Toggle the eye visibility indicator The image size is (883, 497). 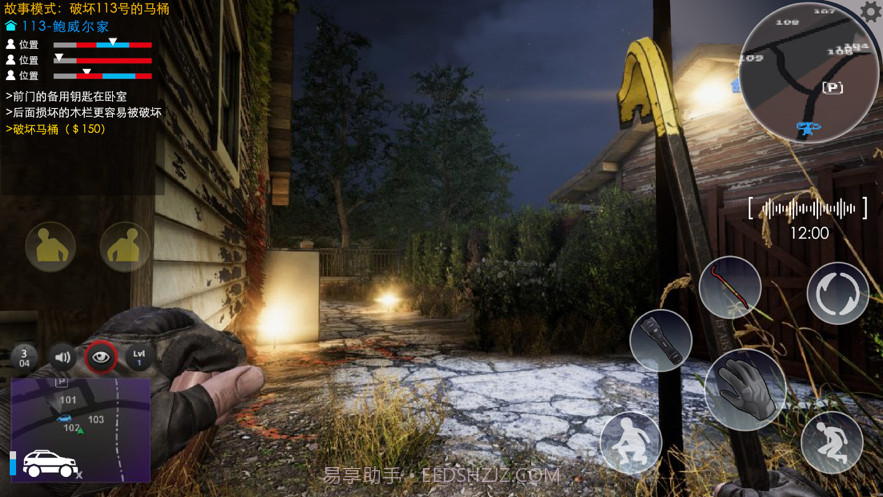(101, 357)
